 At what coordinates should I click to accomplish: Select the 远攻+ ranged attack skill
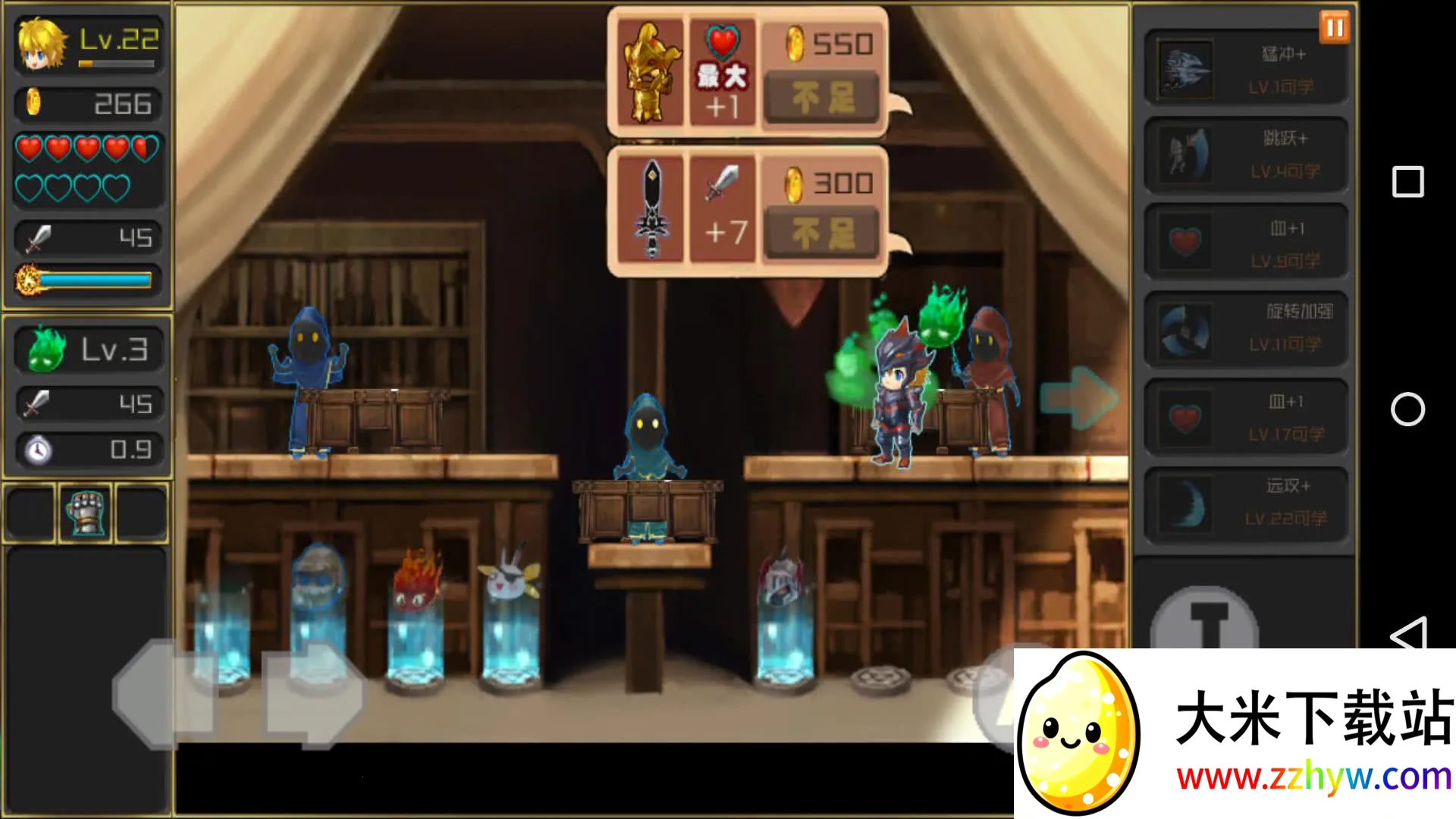click(x=1245, y=503)
